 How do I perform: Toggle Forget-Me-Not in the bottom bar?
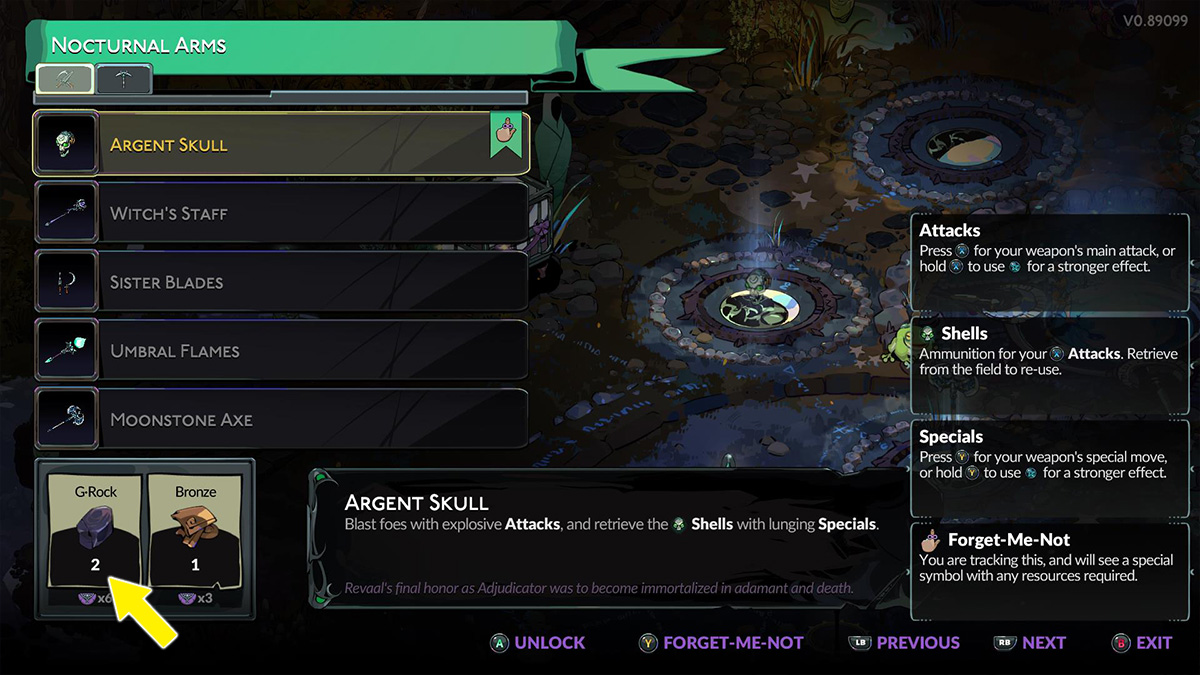point(721,643)
